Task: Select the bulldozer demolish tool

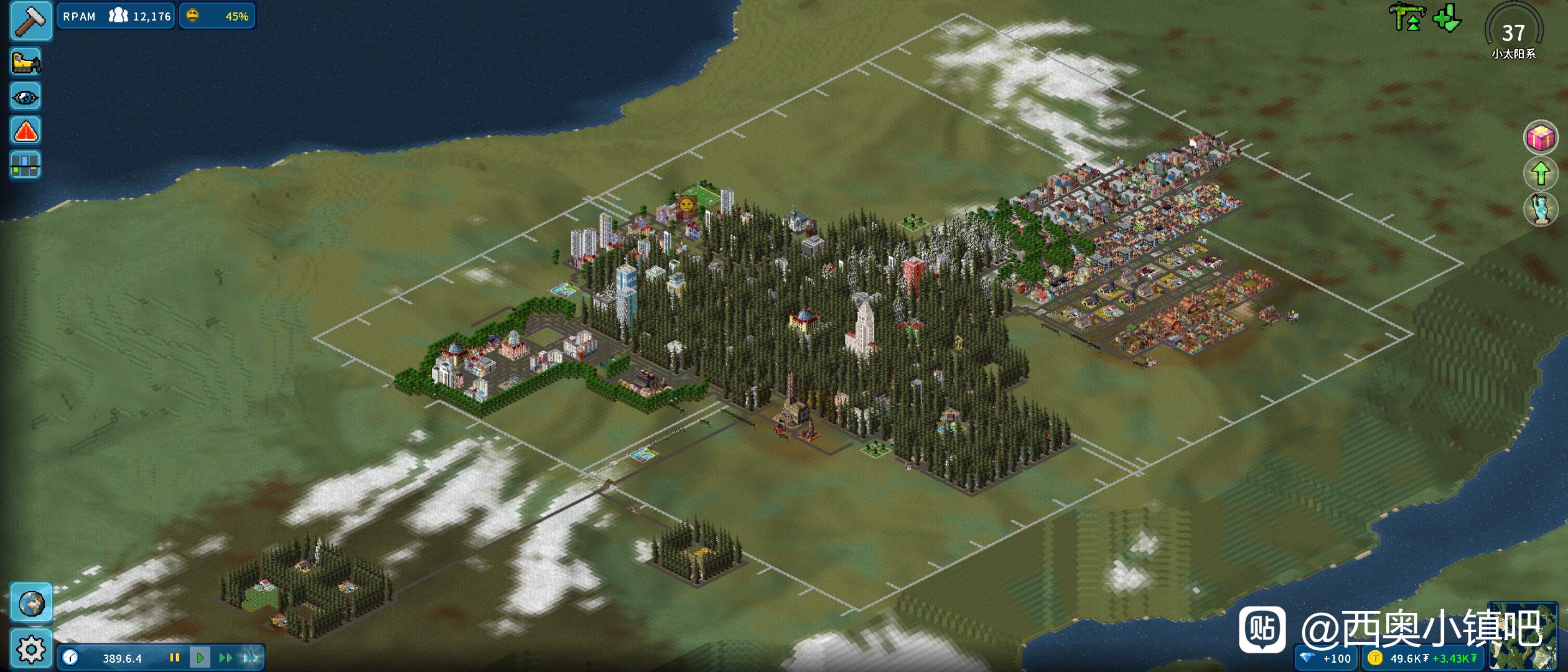Action: [x=26, y=62]
